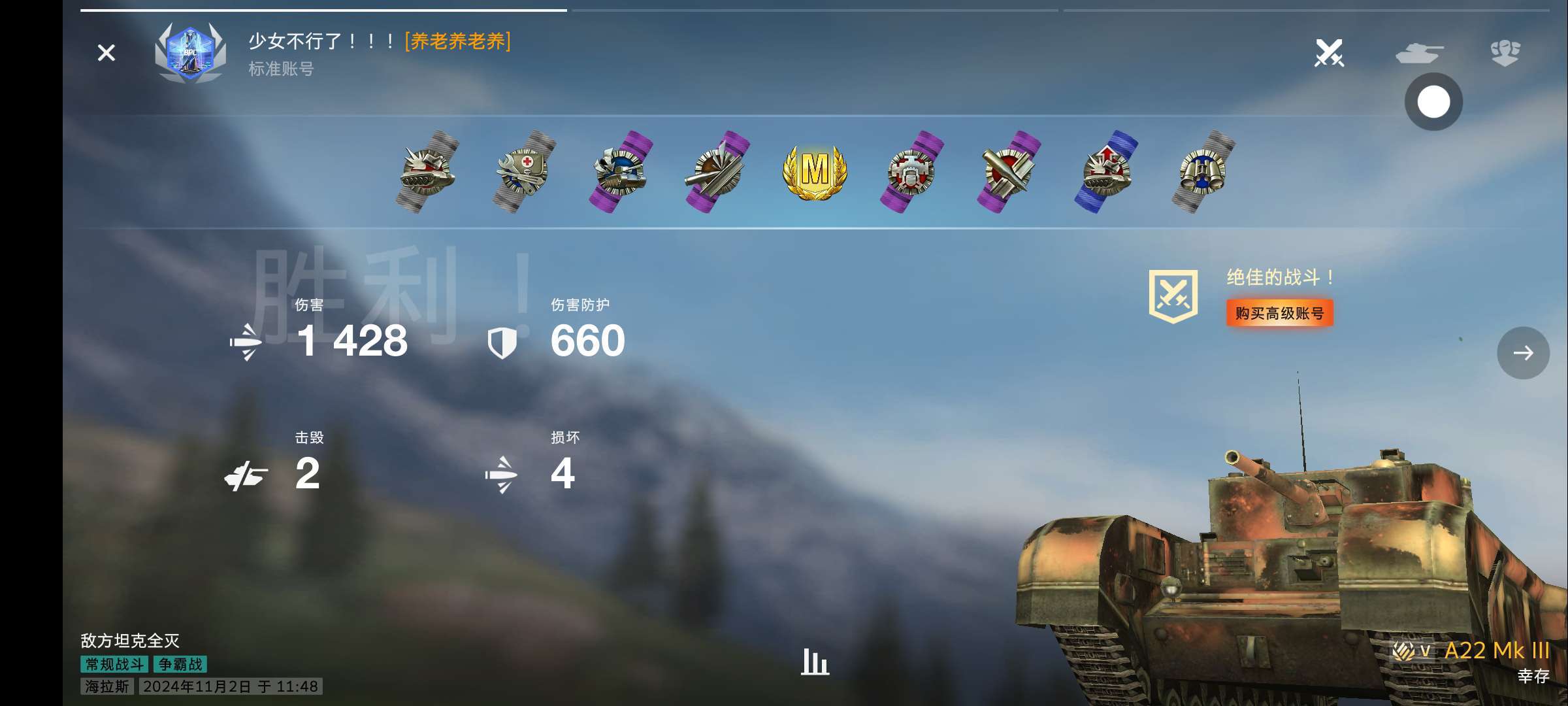The image size is (1568, 706).
Task: Inspect the binoculars scout medal
Action: [1203, 171]
